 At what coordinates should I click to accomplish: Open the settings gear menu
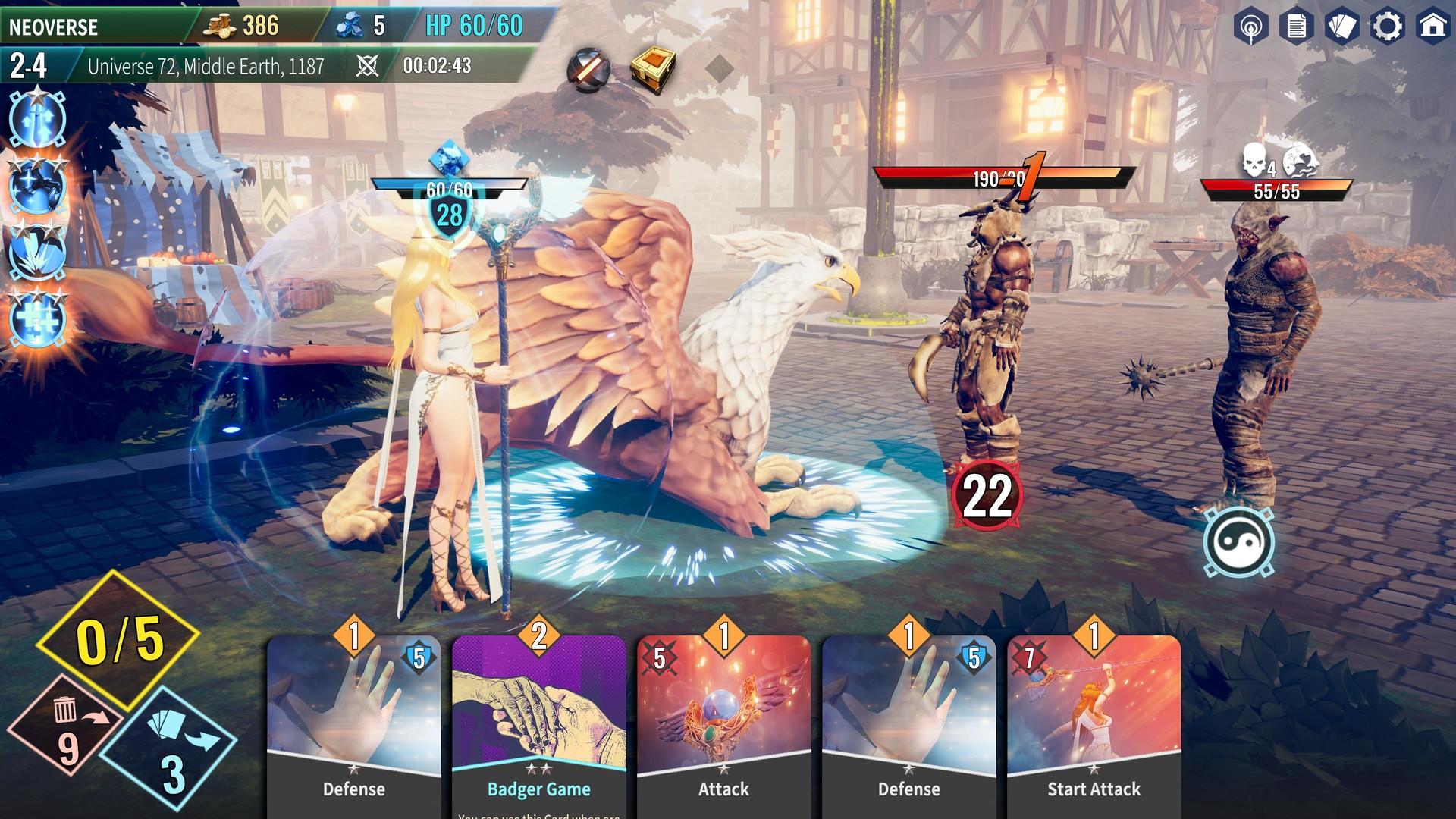coord(1387,27)
